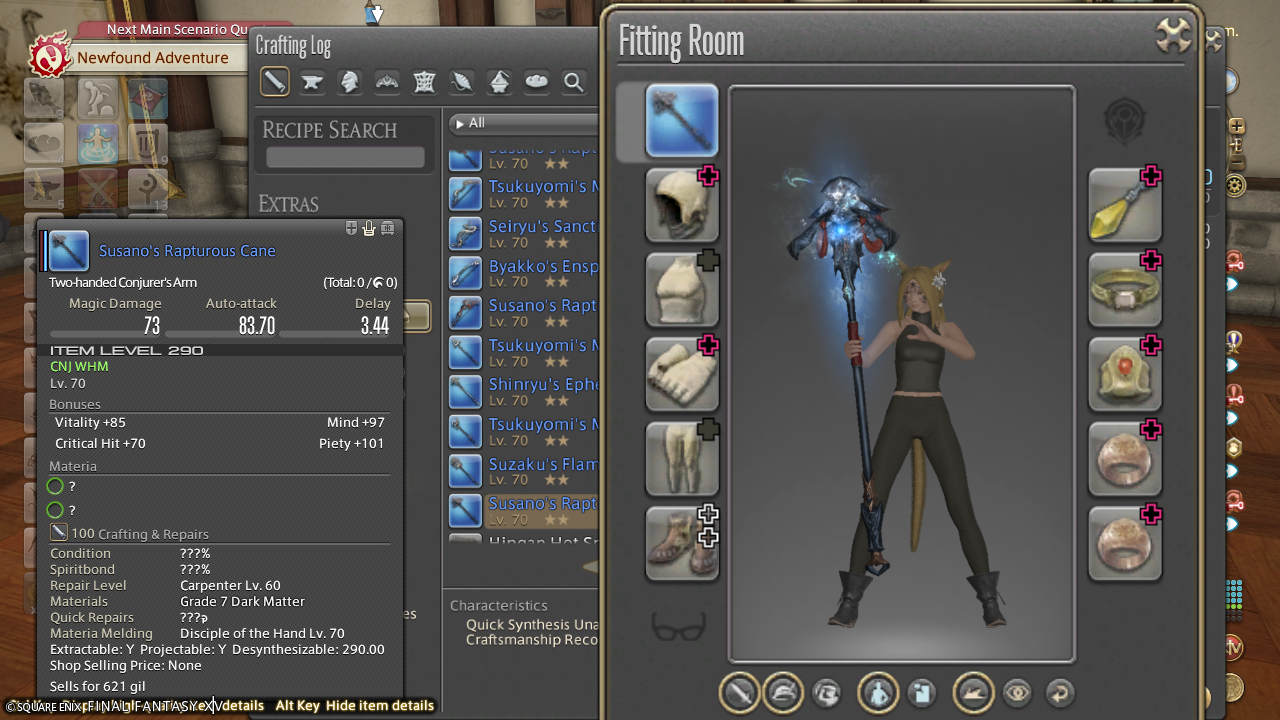The height and width of the screenshot is (720, 1280).
Task: Open Newfound Adventure main scenario quest
Action: (152, 58)
